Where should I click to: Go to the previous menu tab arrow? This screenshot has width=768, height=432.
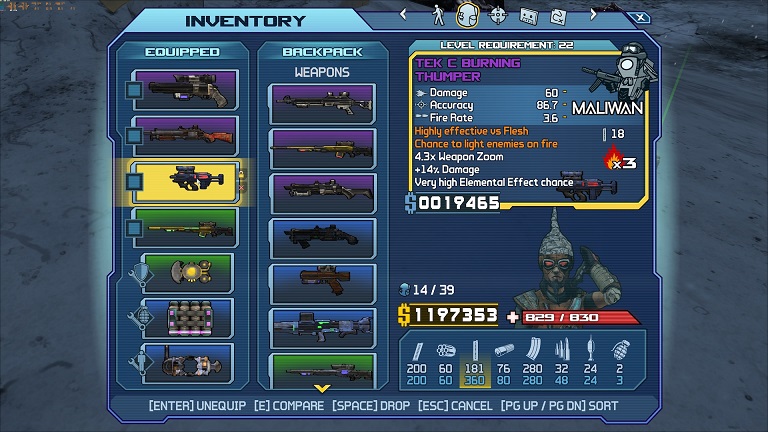coord(404,15)
